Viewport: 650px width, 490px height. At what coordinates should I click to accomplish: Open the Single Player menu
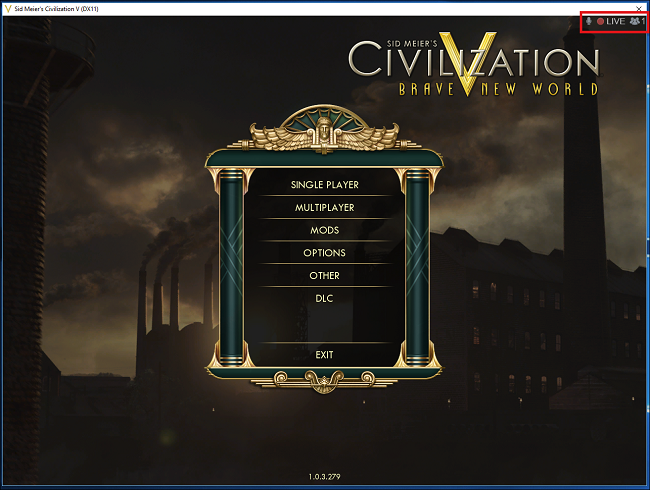click(324, 185)
